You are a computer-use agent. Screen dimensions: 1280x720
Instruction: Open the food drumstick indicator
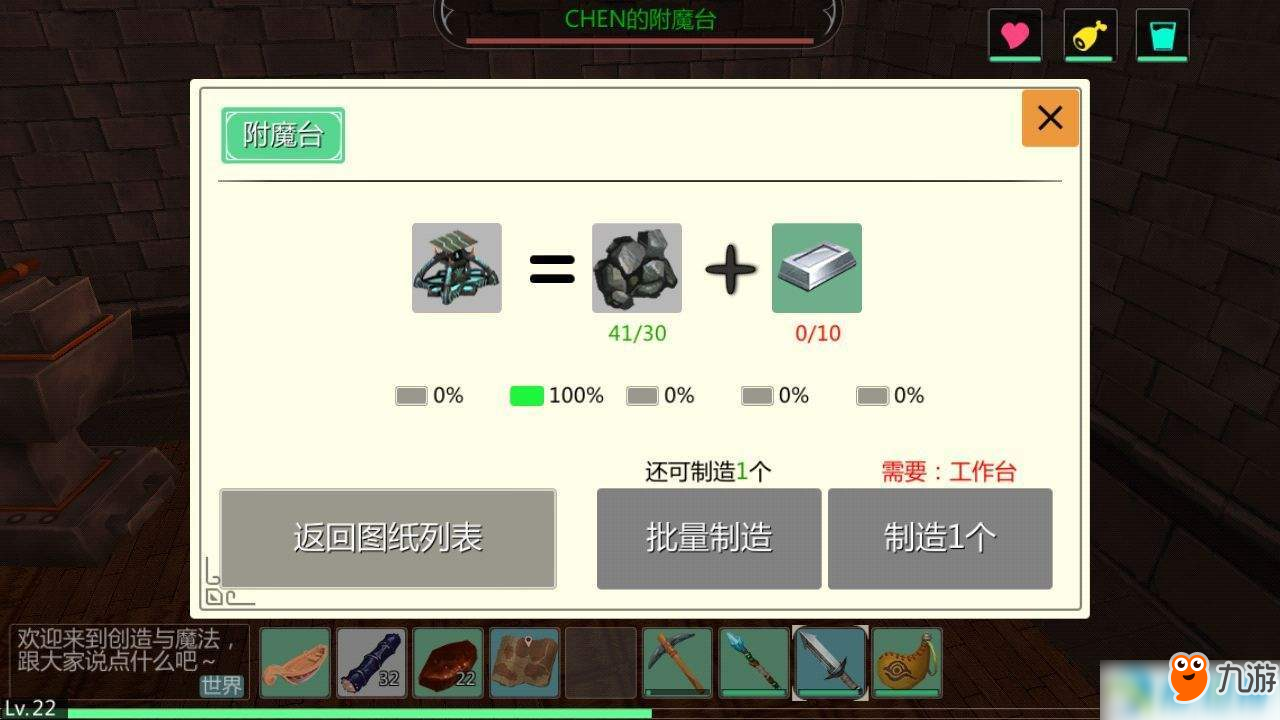click(1089, 34)
